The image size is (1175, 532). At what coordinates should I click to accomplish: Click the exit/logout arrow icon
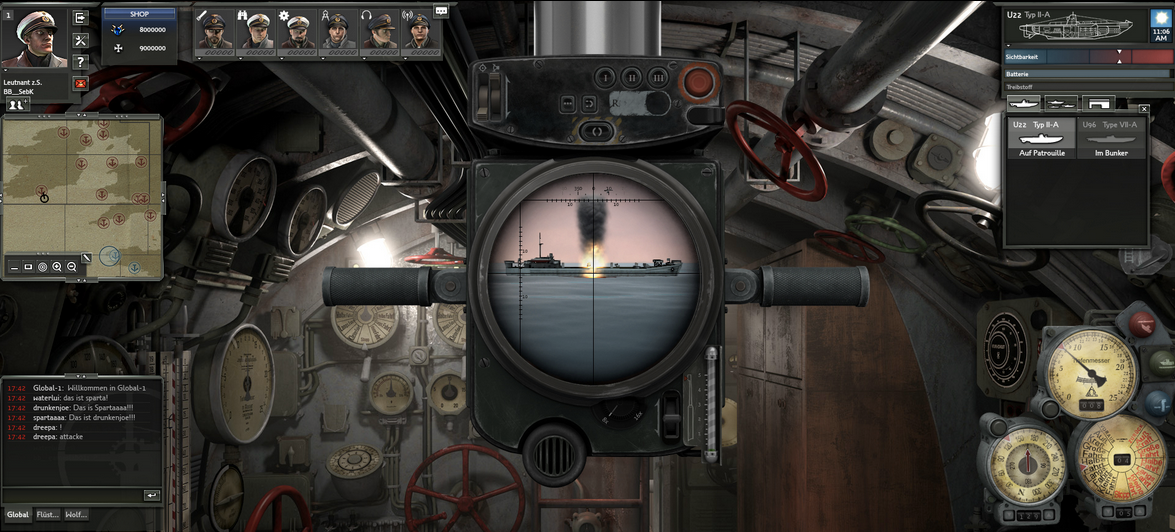[82, 18]
